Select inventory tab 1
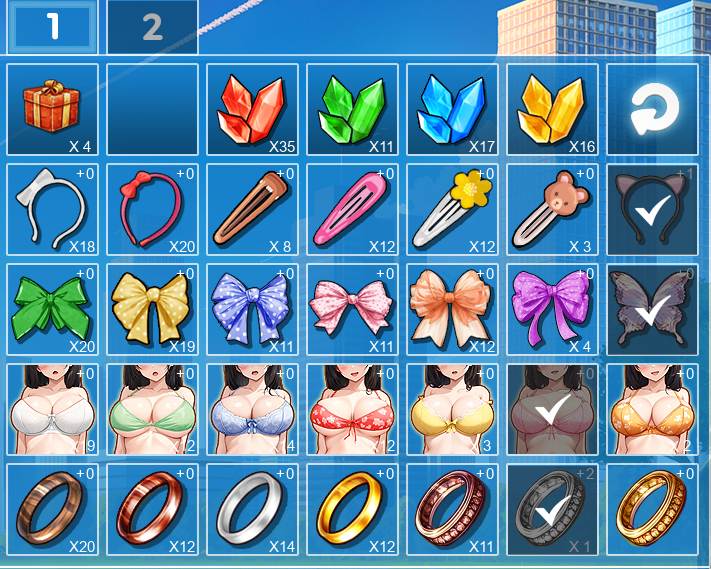 (x=52, y=27)
